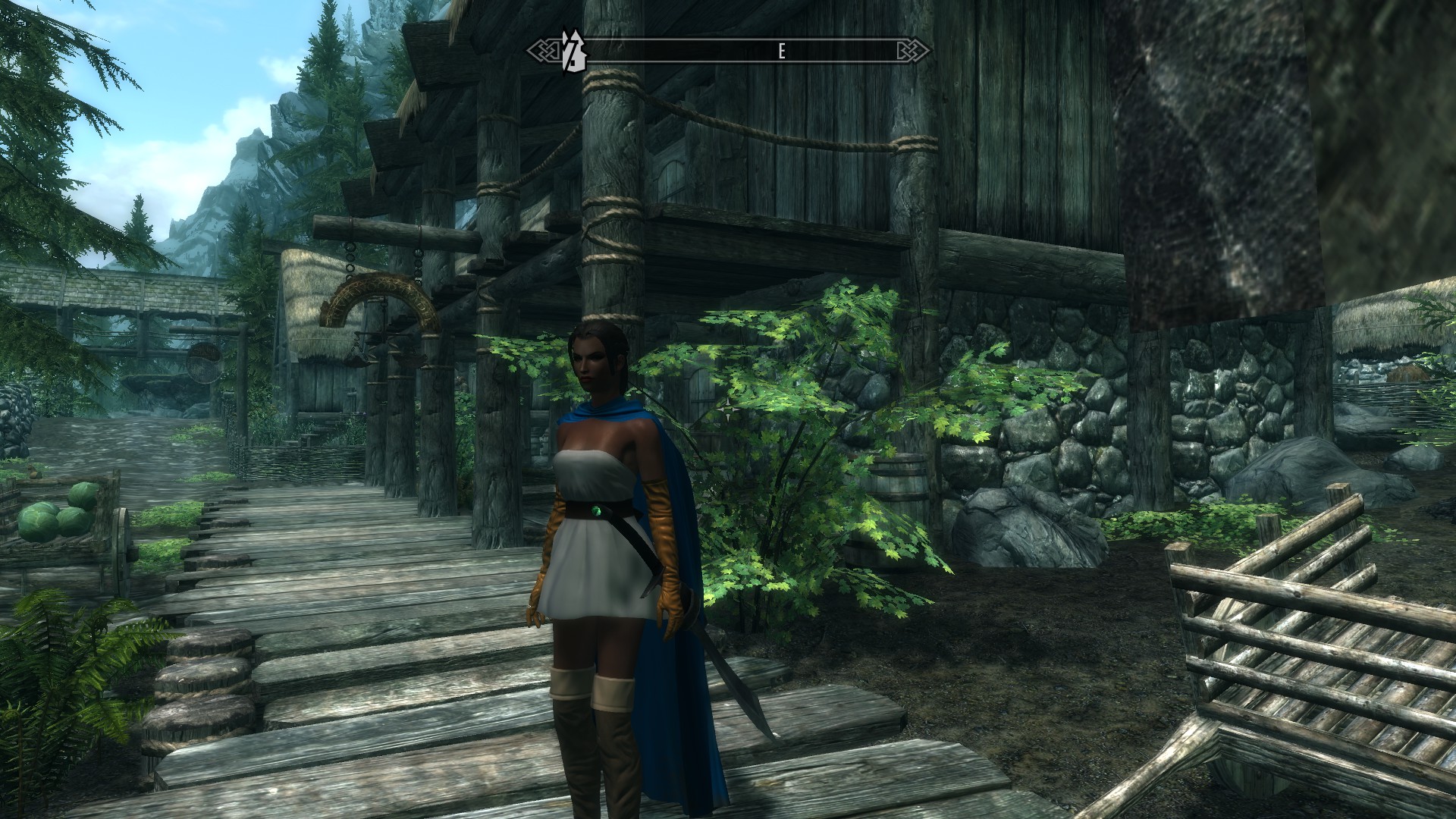1456x819 pixels.
Task: Select the East heading on the compass
Action: [781, 52]
